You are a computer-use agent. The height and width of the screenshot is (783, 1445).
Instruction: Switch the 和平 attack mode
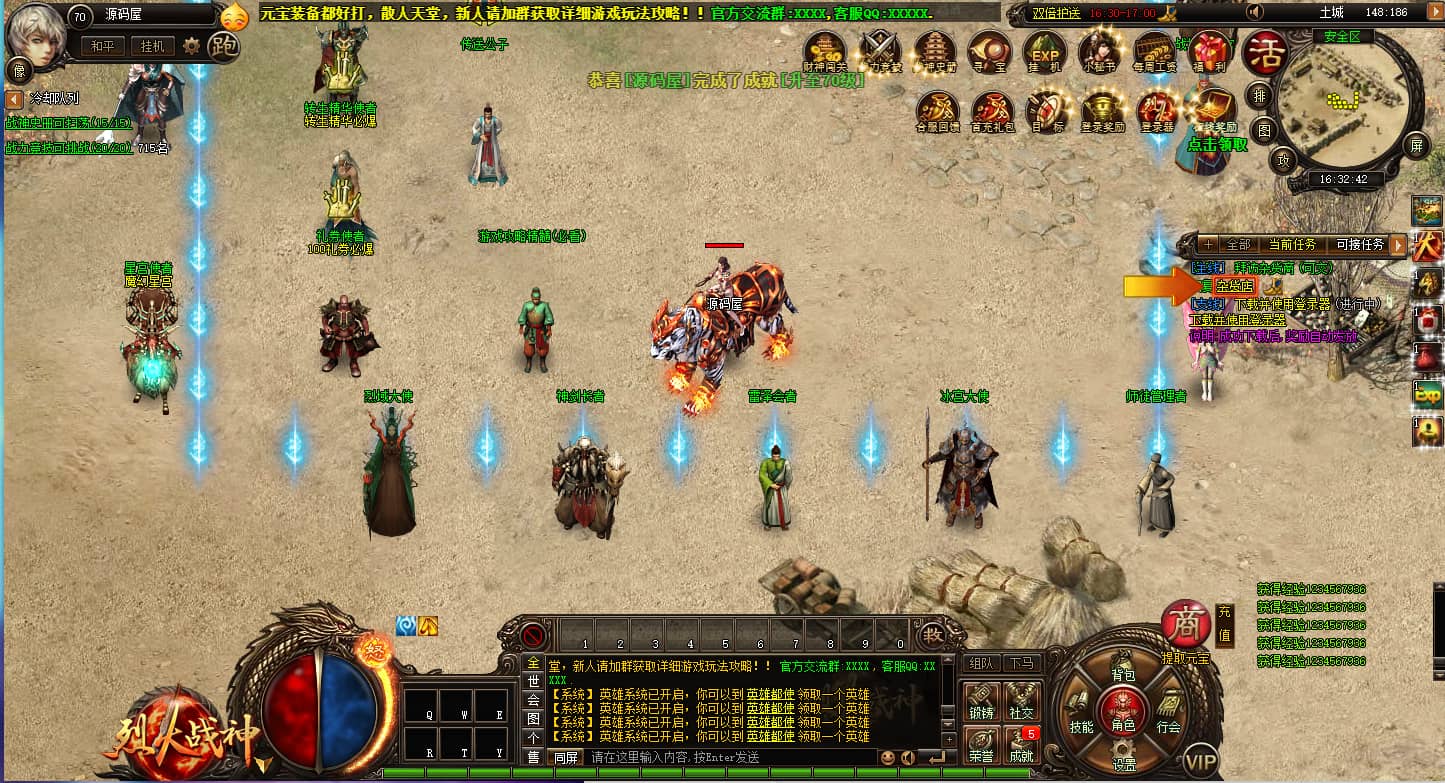[103, 47]
